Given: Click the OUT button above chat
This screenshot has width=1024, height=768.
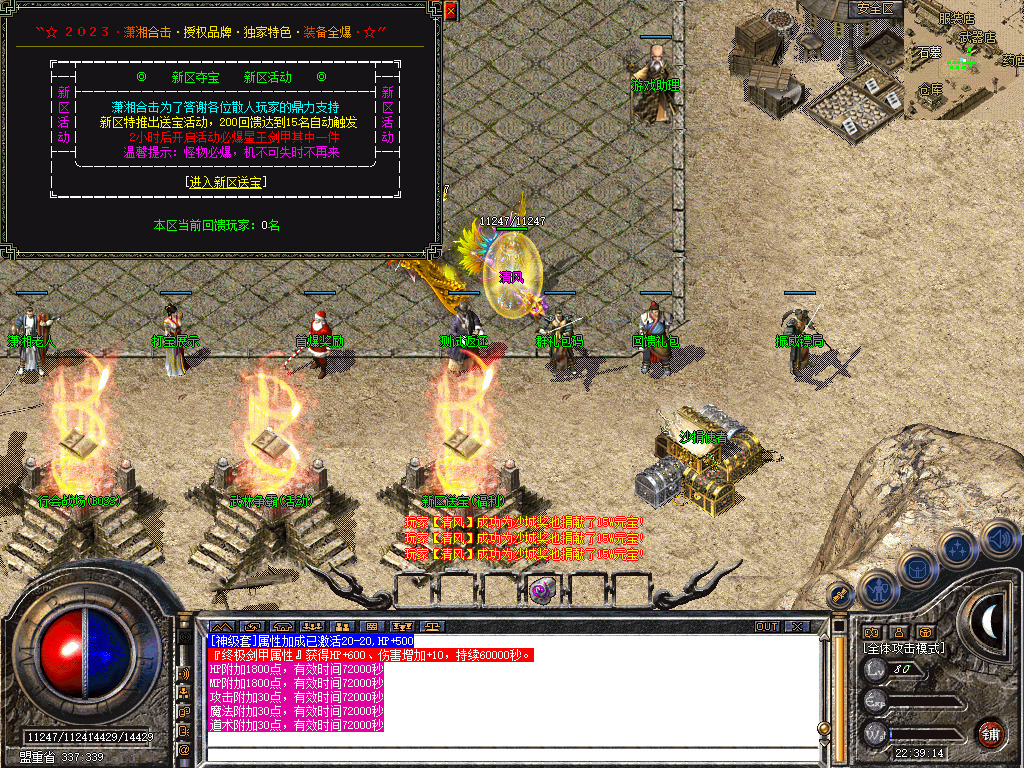Looking at the screenshot, I should coord(767,627).
